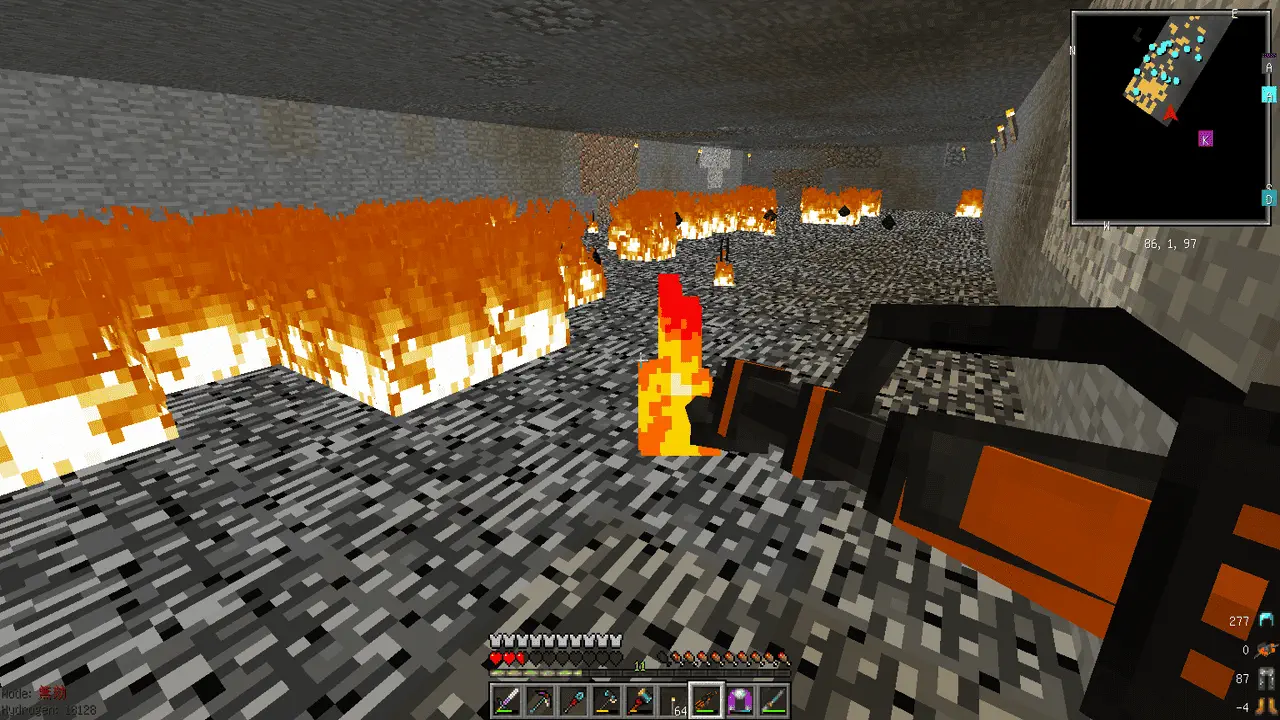This screenshot has width=1280, height=720.
Task: Select the purple sword hotbar slot
Action: (x=506, y=700)
